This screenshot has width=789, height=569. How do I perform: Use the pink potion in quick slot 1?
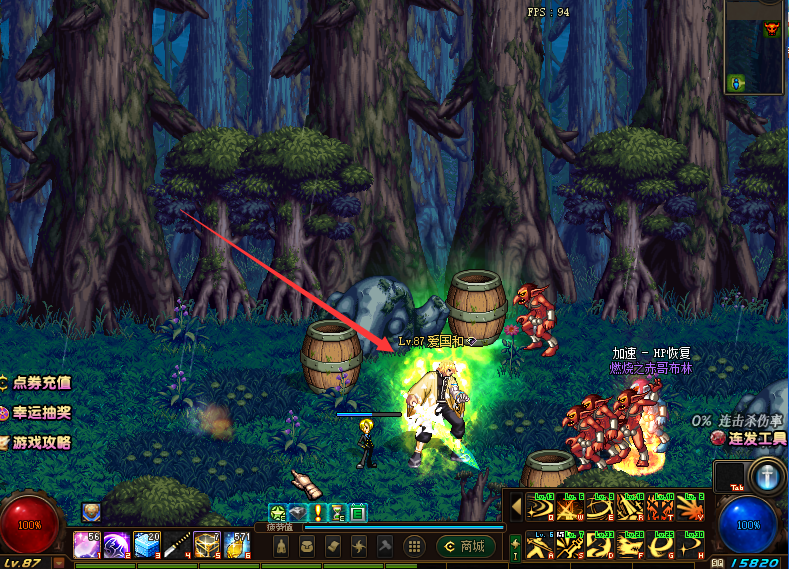pyautogui.click(x=86, y=545)
